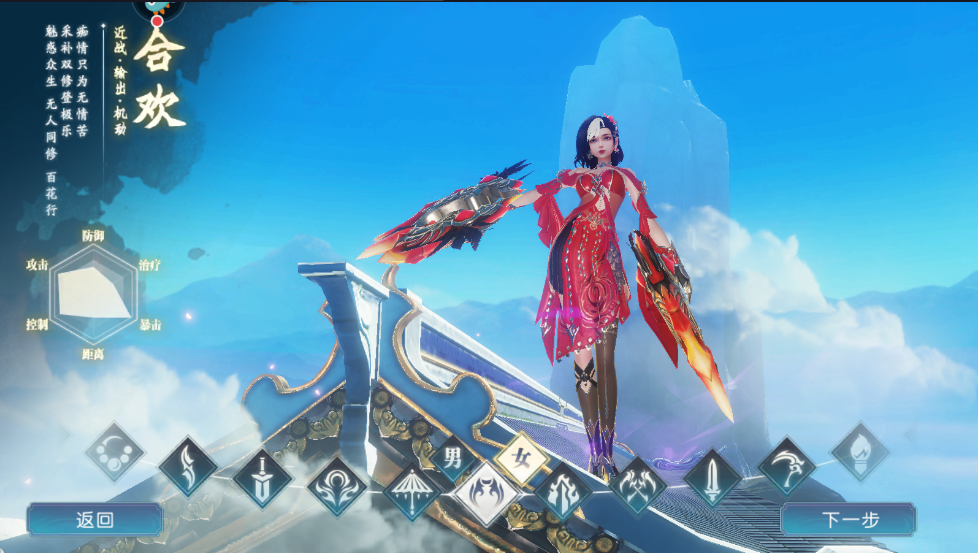Pick the short sword and shield class icon
Image resolution: width=978 pixels, height=553 pixels.
[x=262, y=476]
